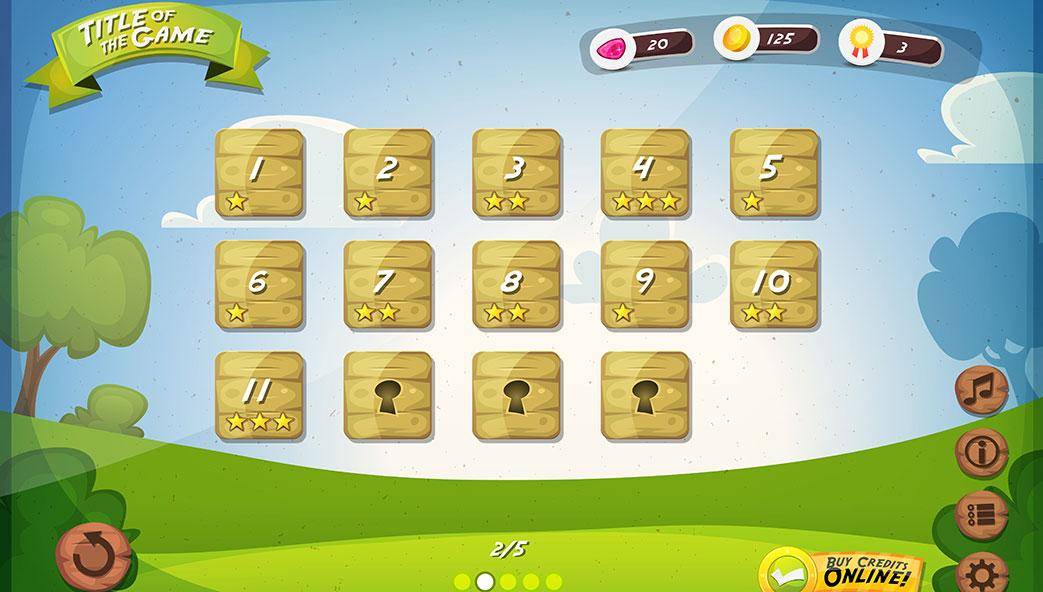Toggle the music note button
The height and width of the screenshot is (592, 1043).
(981, 390)
